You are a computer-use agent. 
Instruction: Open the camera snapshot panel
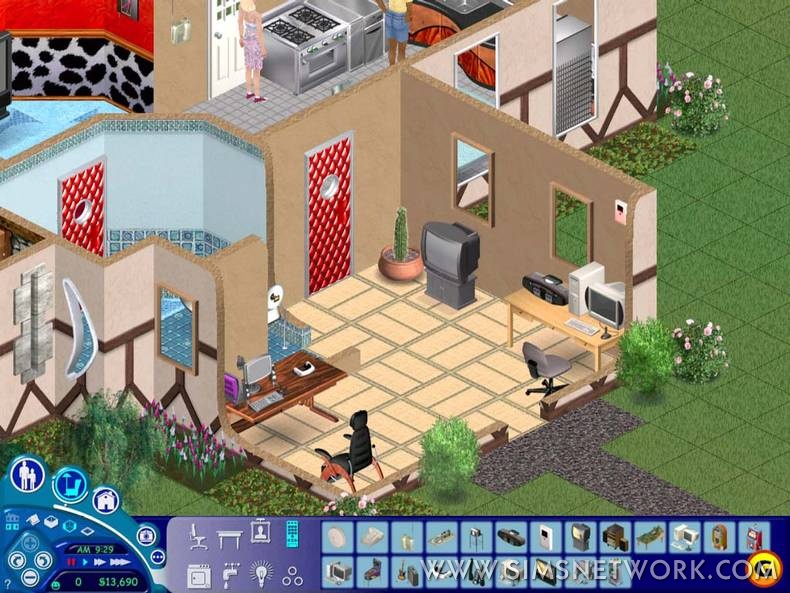(145, 534)
